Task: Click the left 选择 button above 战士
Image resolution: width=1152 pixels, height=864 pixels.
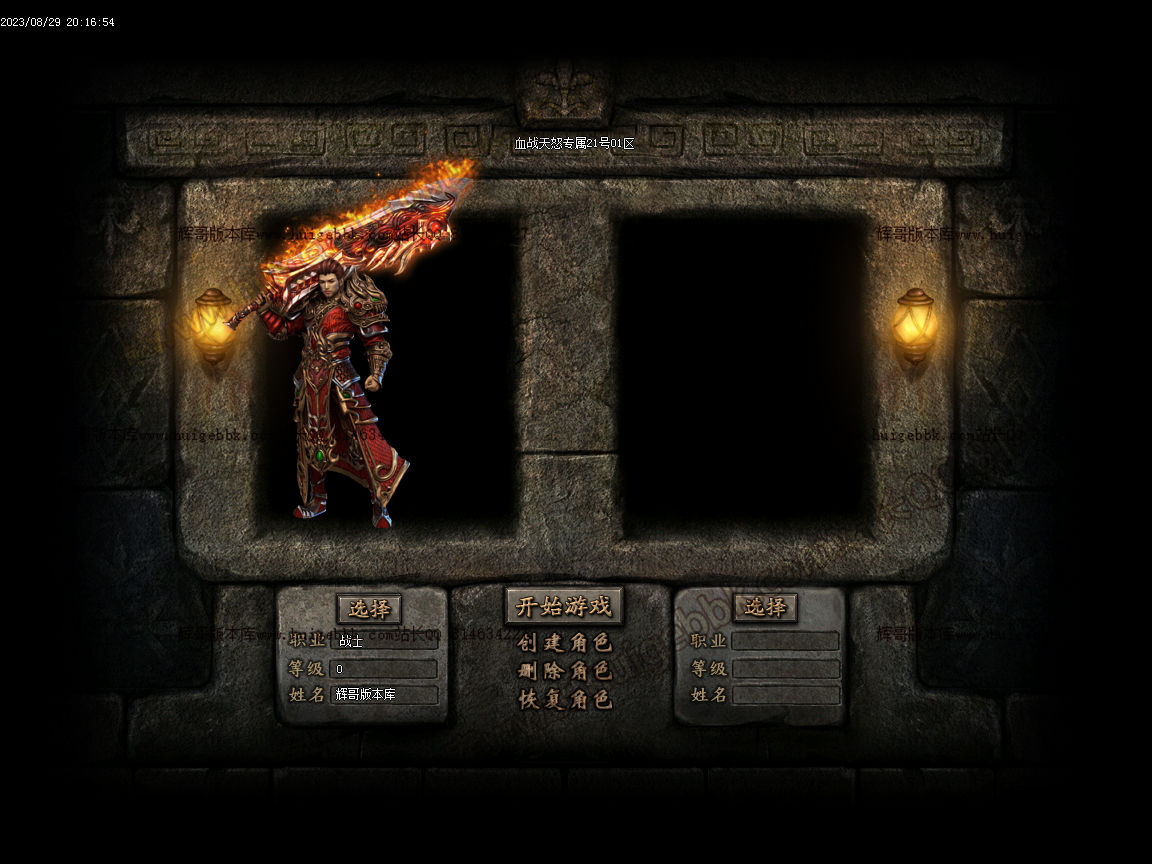Action: (369, 608)
